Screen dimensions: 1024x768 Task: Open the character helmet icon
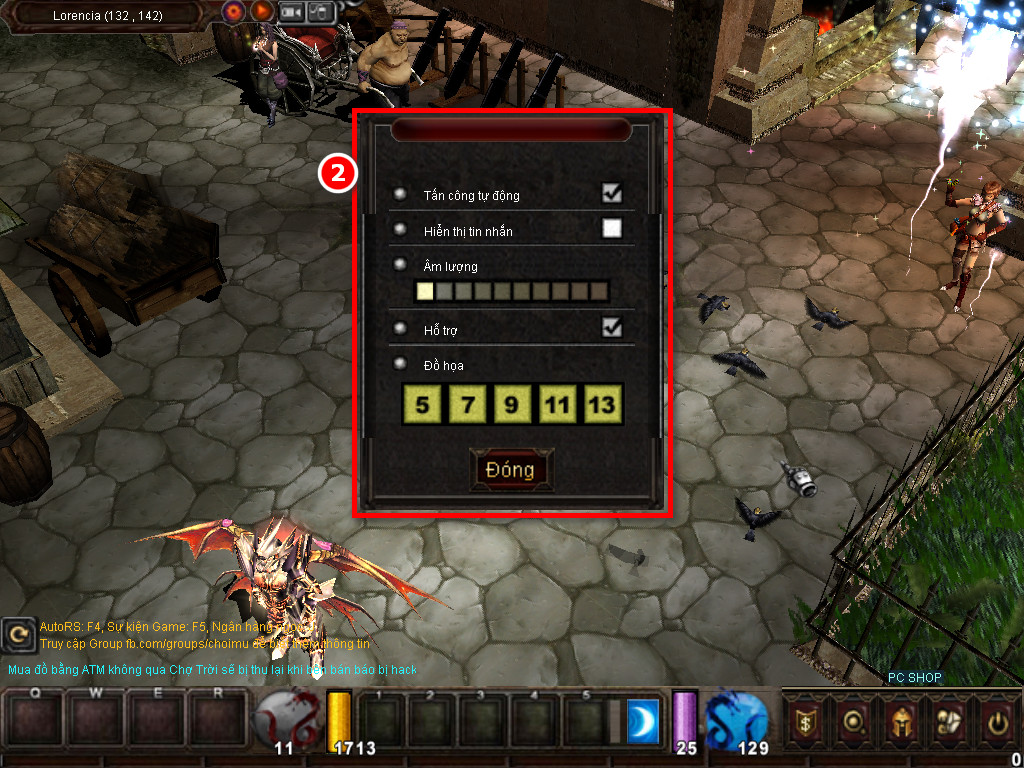[900, 719]
